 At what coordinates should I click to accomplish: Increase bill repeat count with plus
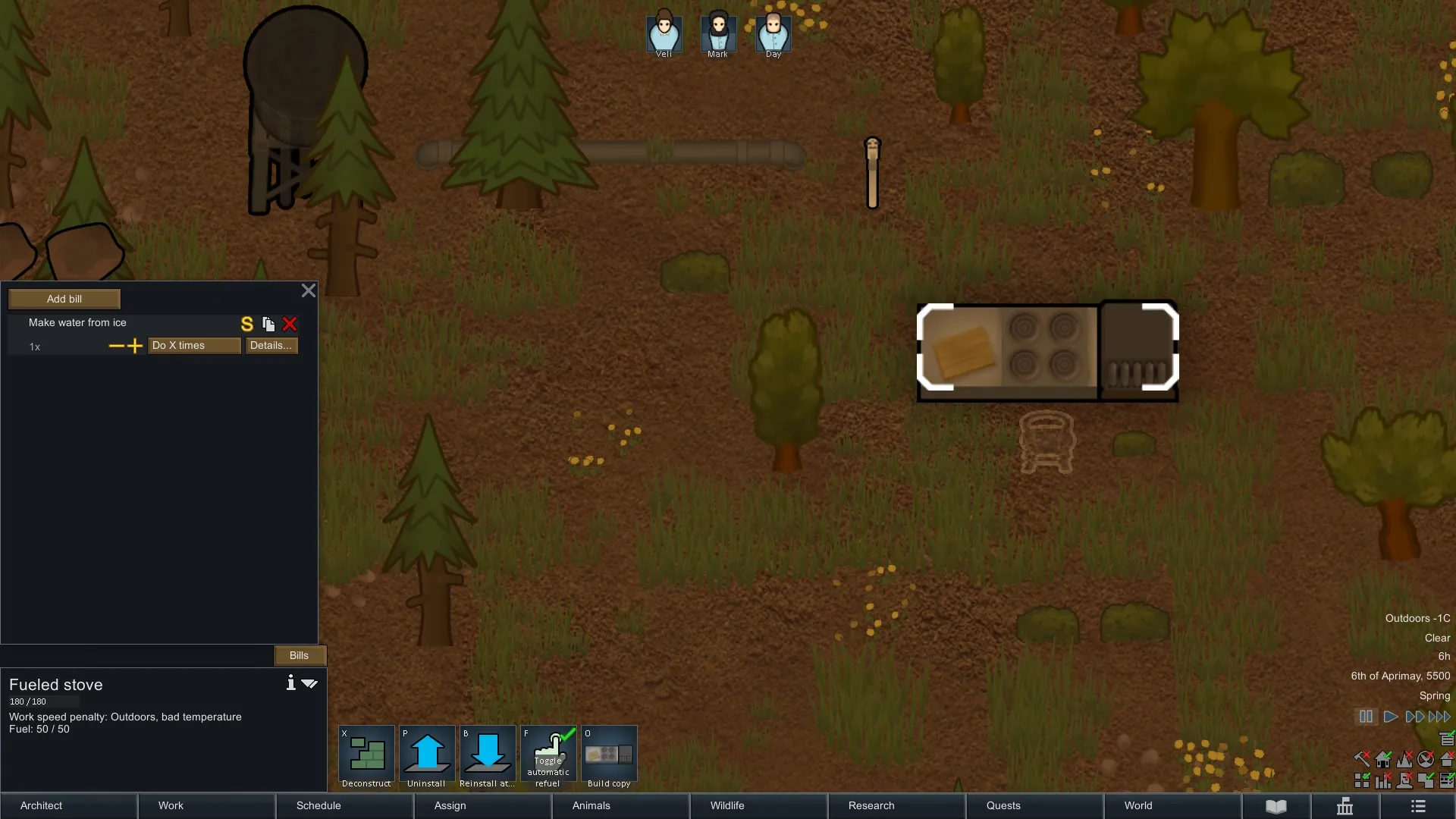tap(135, 346)
